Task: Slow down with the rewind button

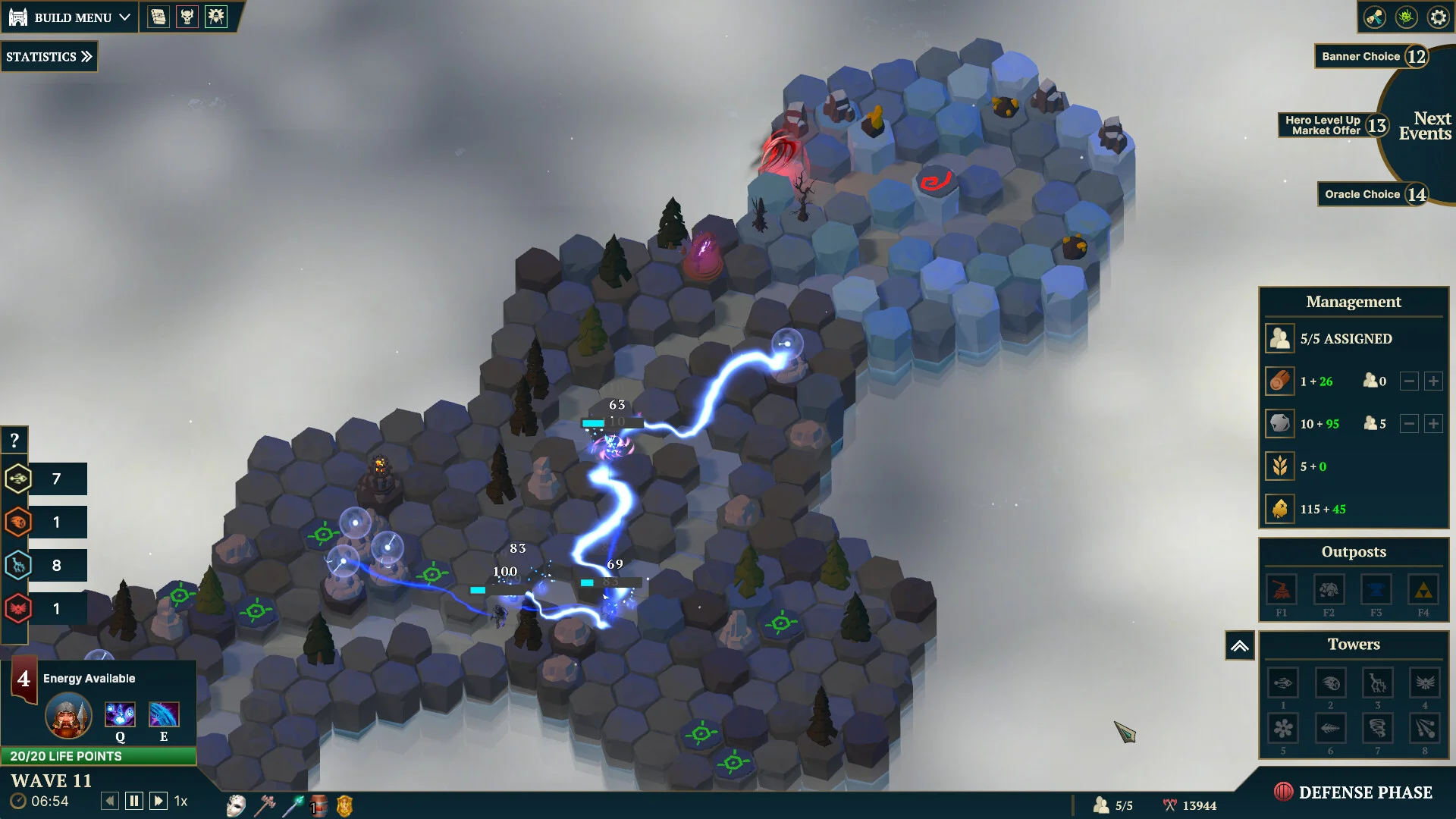Action: pos(110,801)
